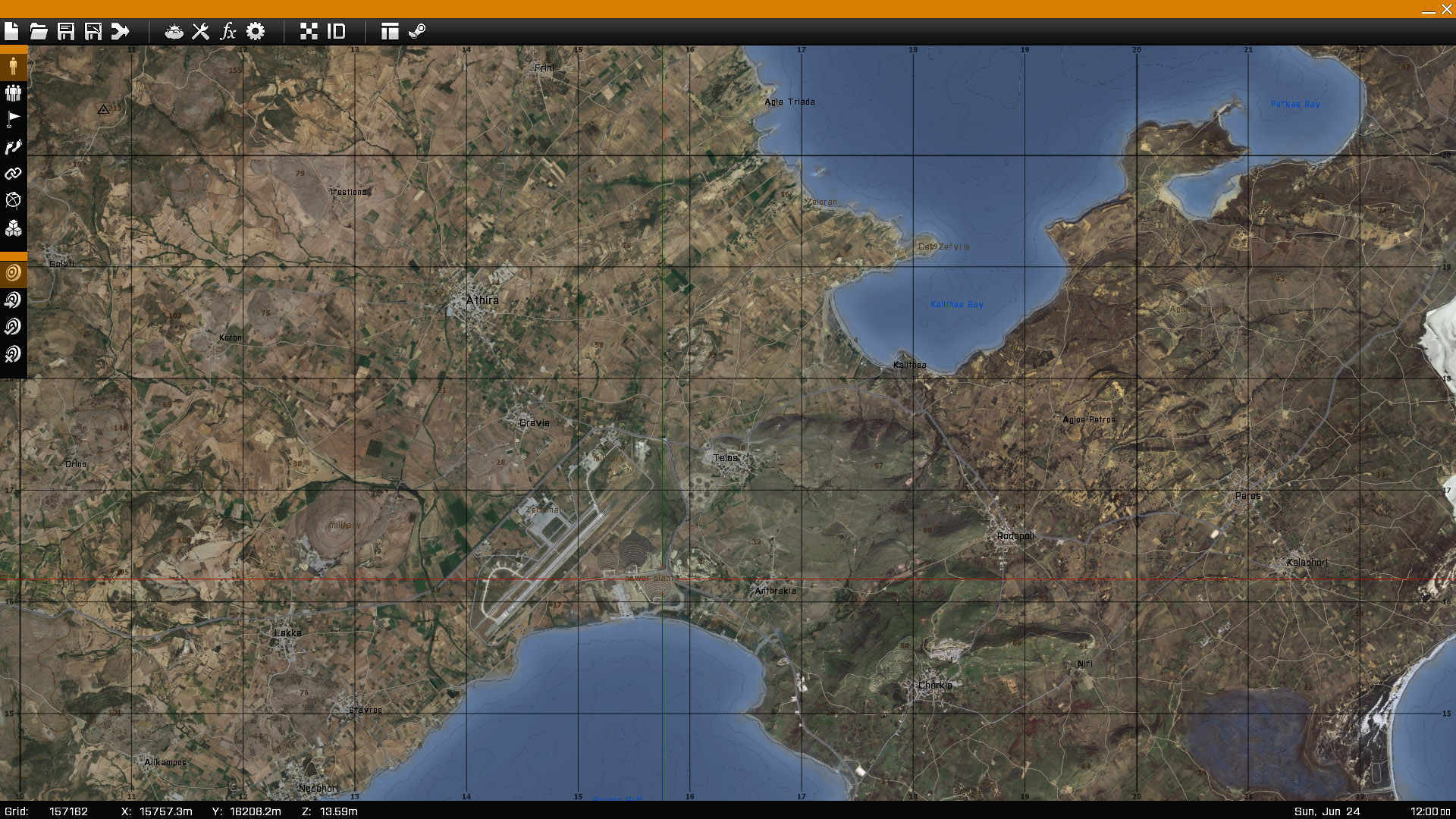This screenshot has width=1456, height=819.
Task: Create a new scenario with the blank page icon
Action: pos(11,31)
